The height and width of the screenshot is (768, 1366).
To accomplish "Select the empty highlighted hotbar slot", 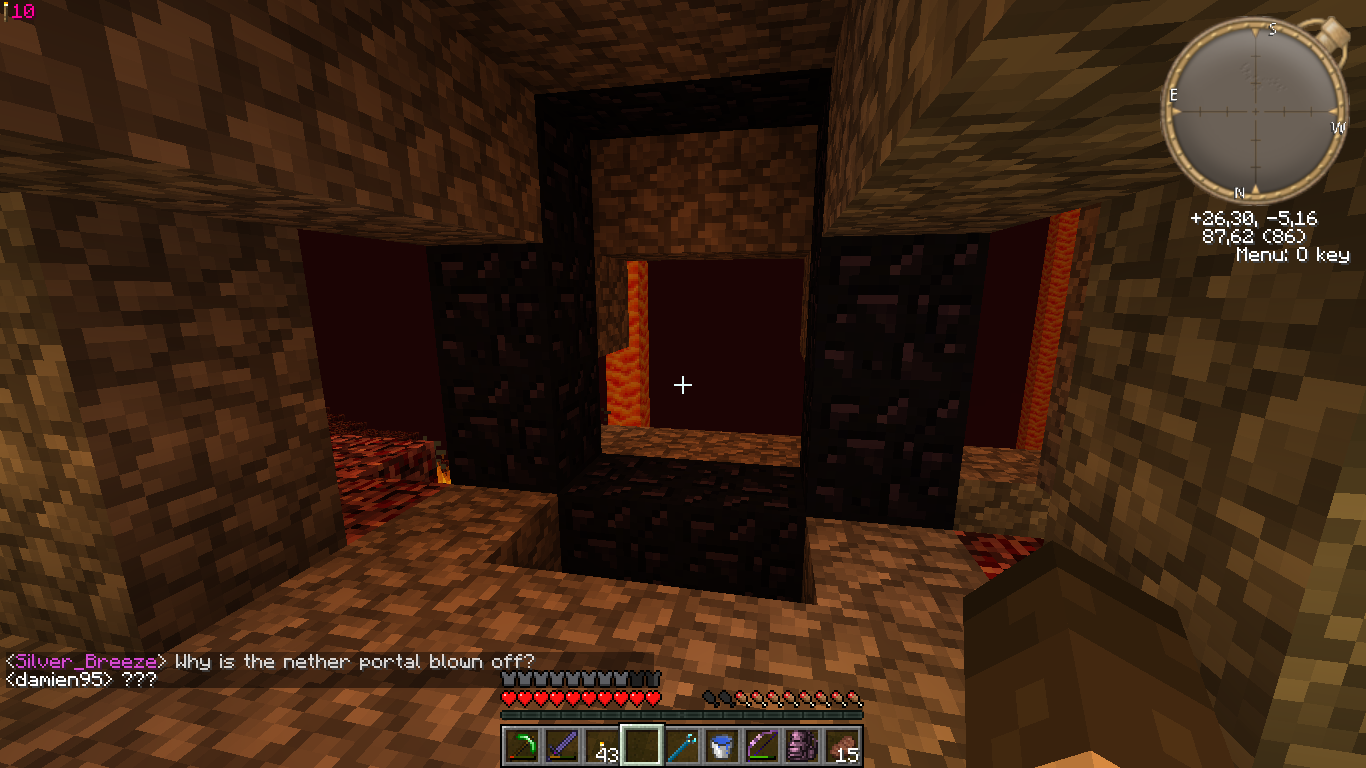I will point(641,746).
